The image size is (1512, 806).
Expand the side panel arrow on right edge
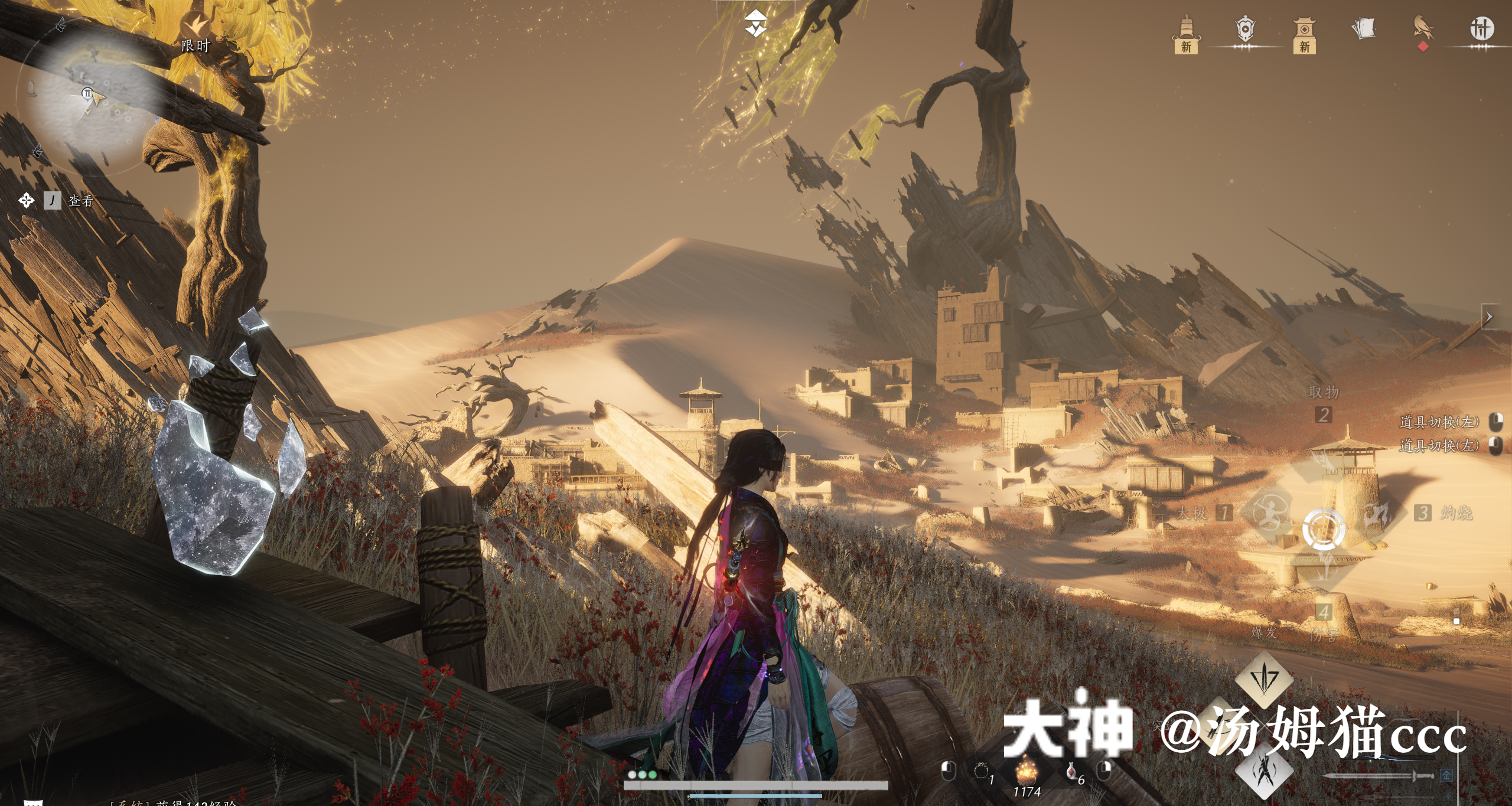point(1489,317)
